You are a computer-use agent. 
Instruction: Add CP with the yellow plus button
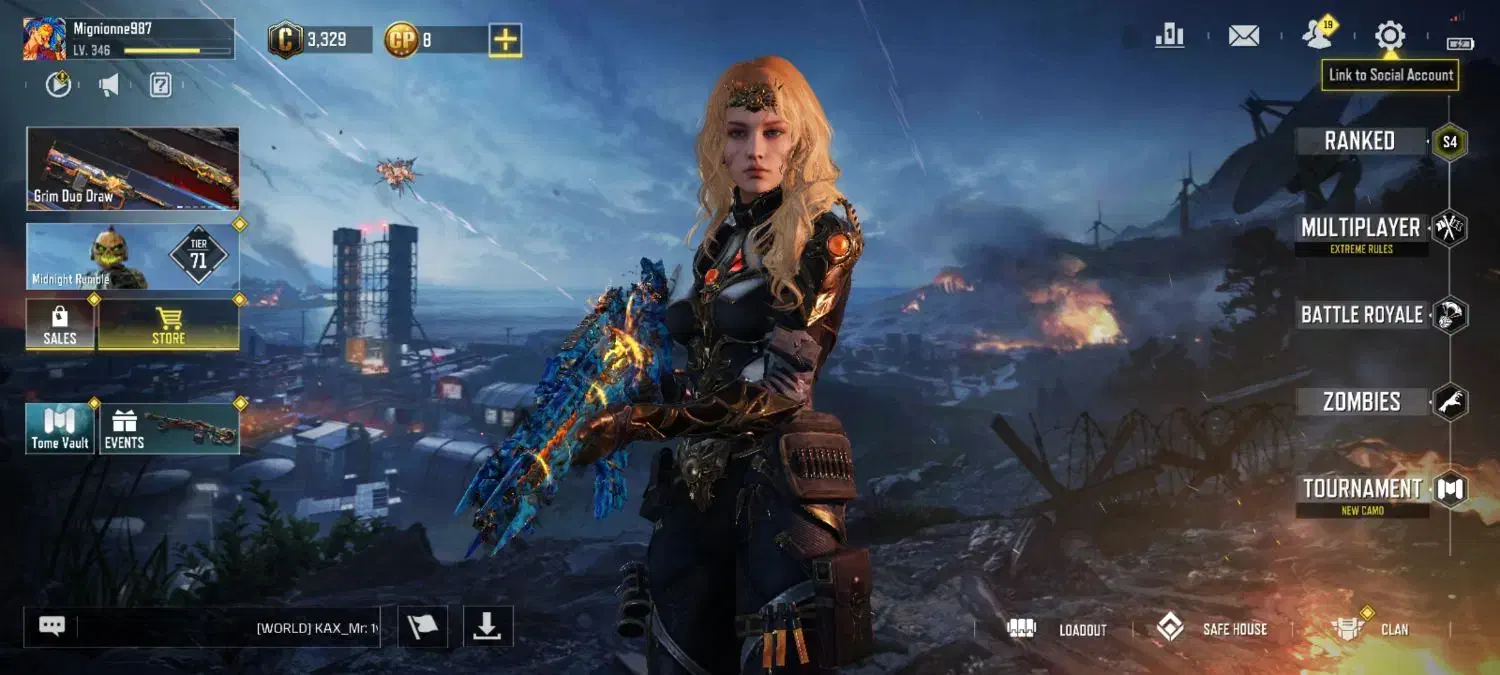pos(506,40)
